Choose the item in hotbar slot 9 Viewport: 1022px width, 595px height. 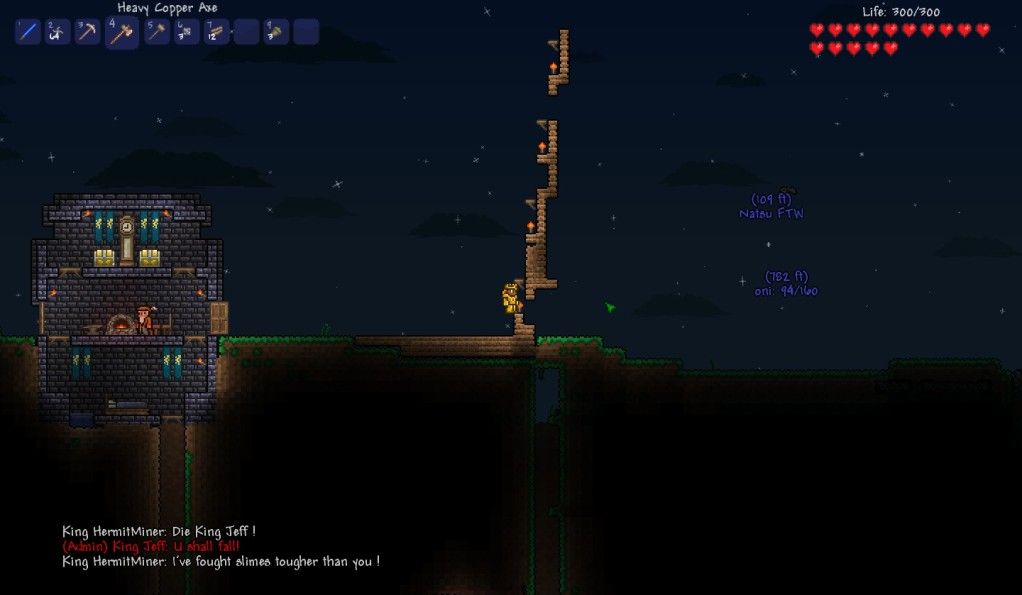tap(276, 32)
